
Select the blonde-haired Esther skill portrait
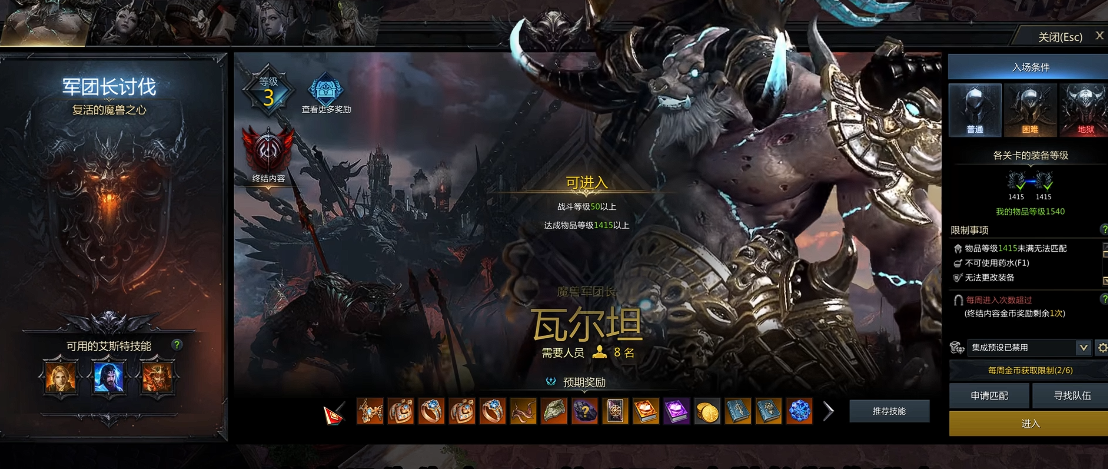point(59,377)
